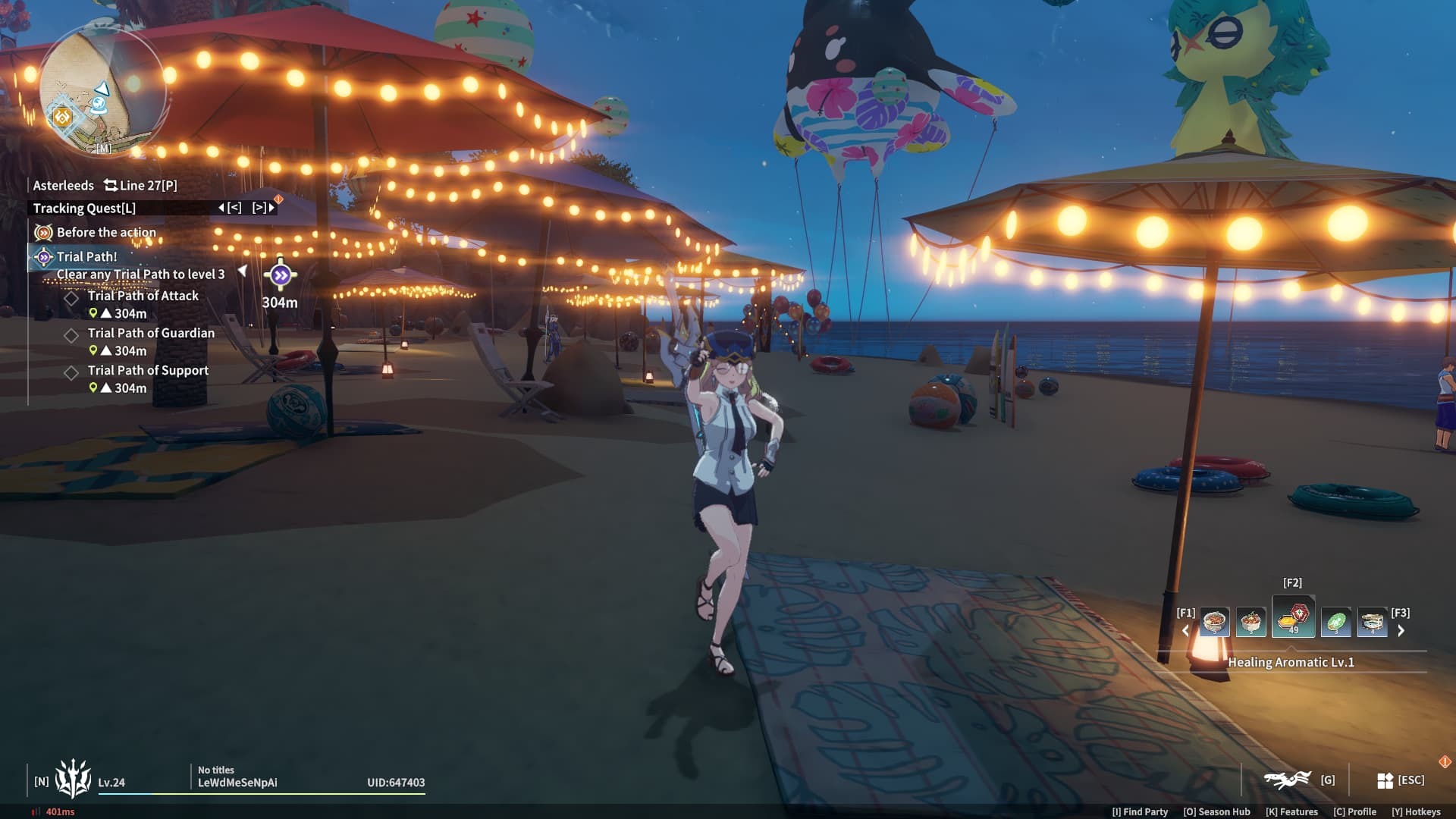Track the Trial Path of Support objective
1456x819 pixels.
(148, 370)
